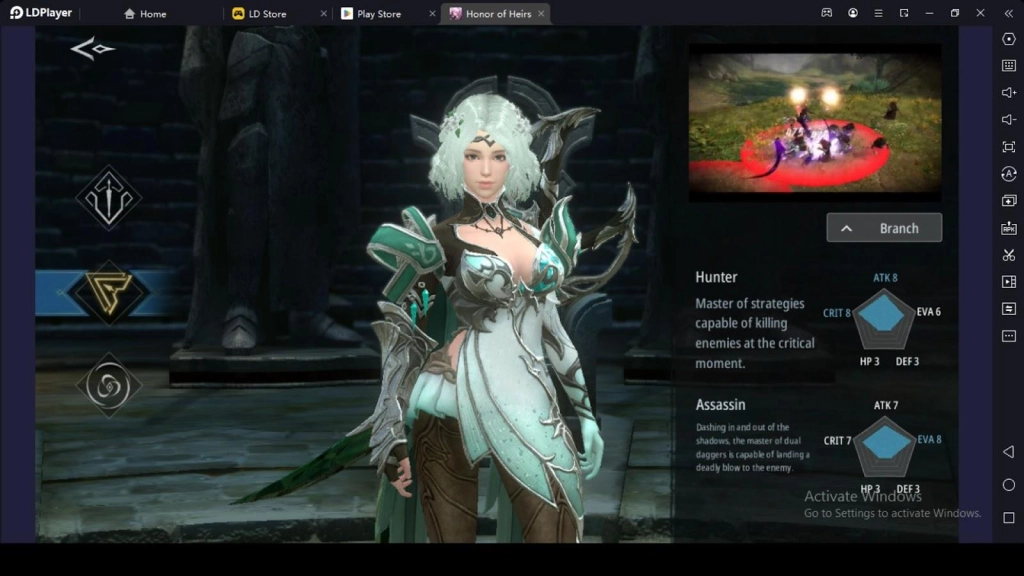Collapse the Branch dropdown
The image size is (1024, 576).
pyautogui.click(x=884, y=228)
